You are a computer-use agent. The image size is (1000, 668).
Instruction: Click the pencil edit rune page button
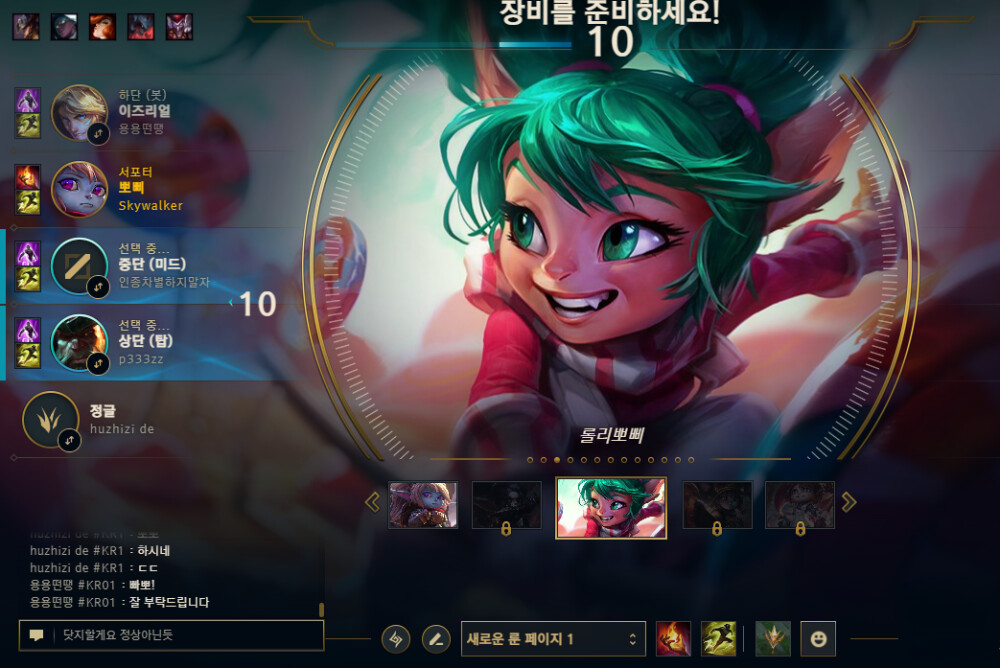[x=435, y=638]
